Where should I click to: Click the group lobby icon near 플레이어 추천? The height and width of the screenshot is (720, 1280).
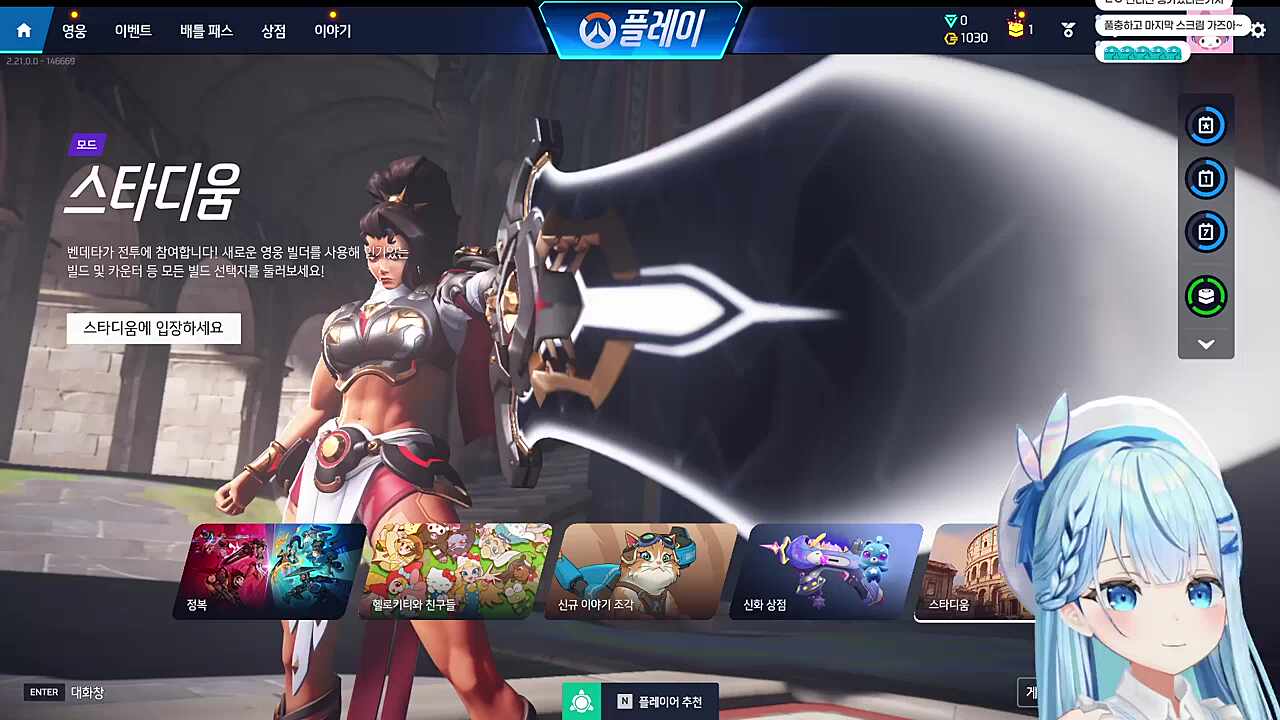tap(582, 701)
